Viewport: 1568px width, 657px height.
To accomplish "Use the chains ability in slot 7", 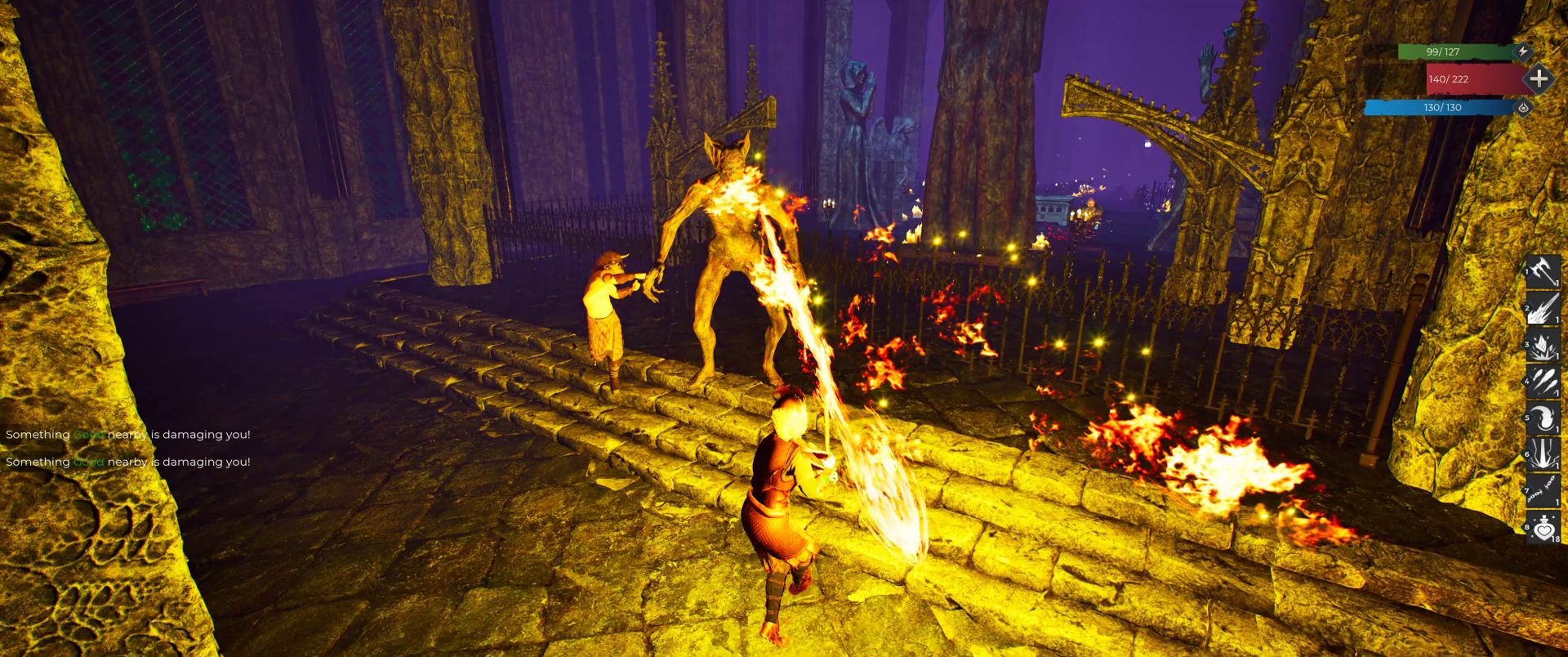I will point(1543,492).
